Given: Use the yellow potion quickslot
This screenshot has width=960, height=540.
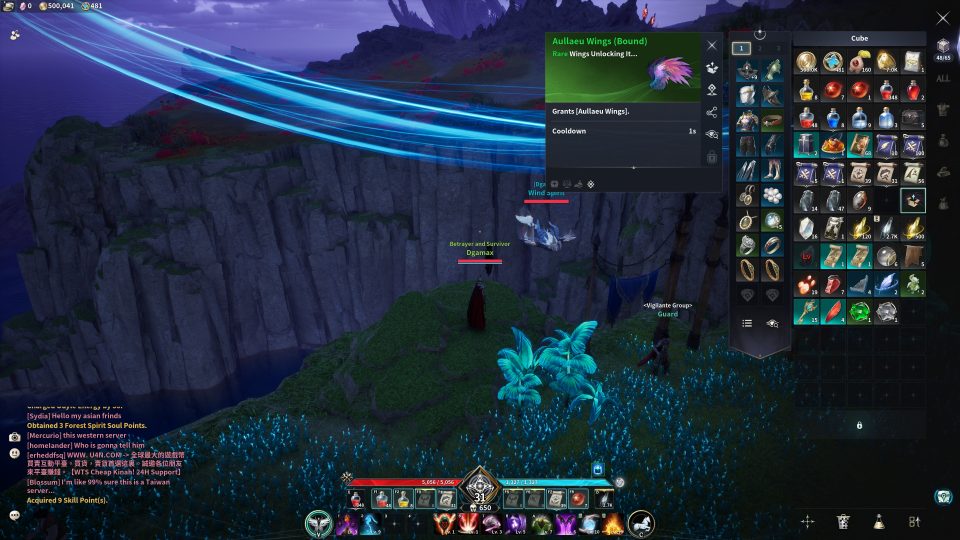Looking at the screenshot, I should tap(403, 499).
